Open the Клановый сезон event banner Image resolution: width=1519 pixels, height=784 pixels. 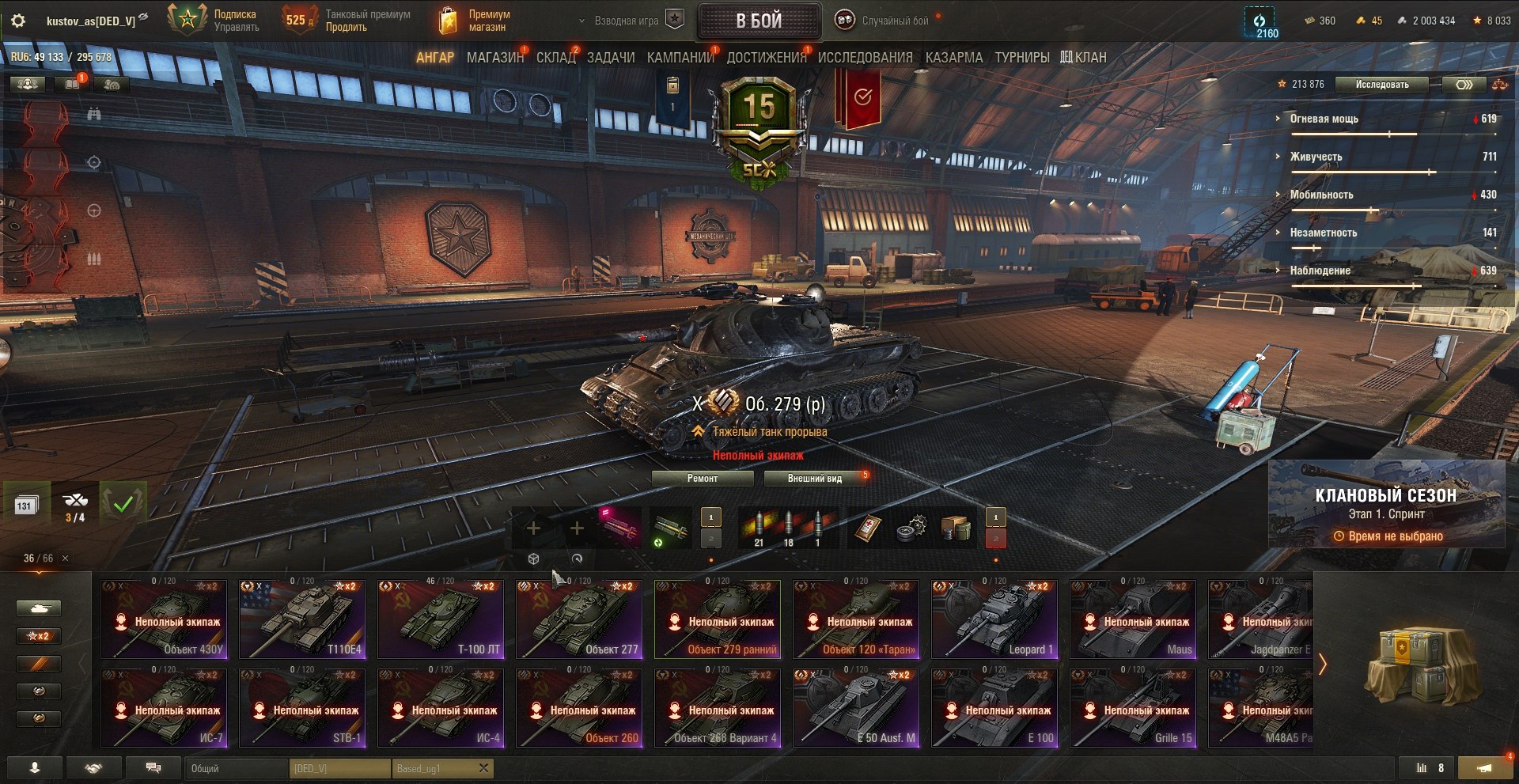1386,504
